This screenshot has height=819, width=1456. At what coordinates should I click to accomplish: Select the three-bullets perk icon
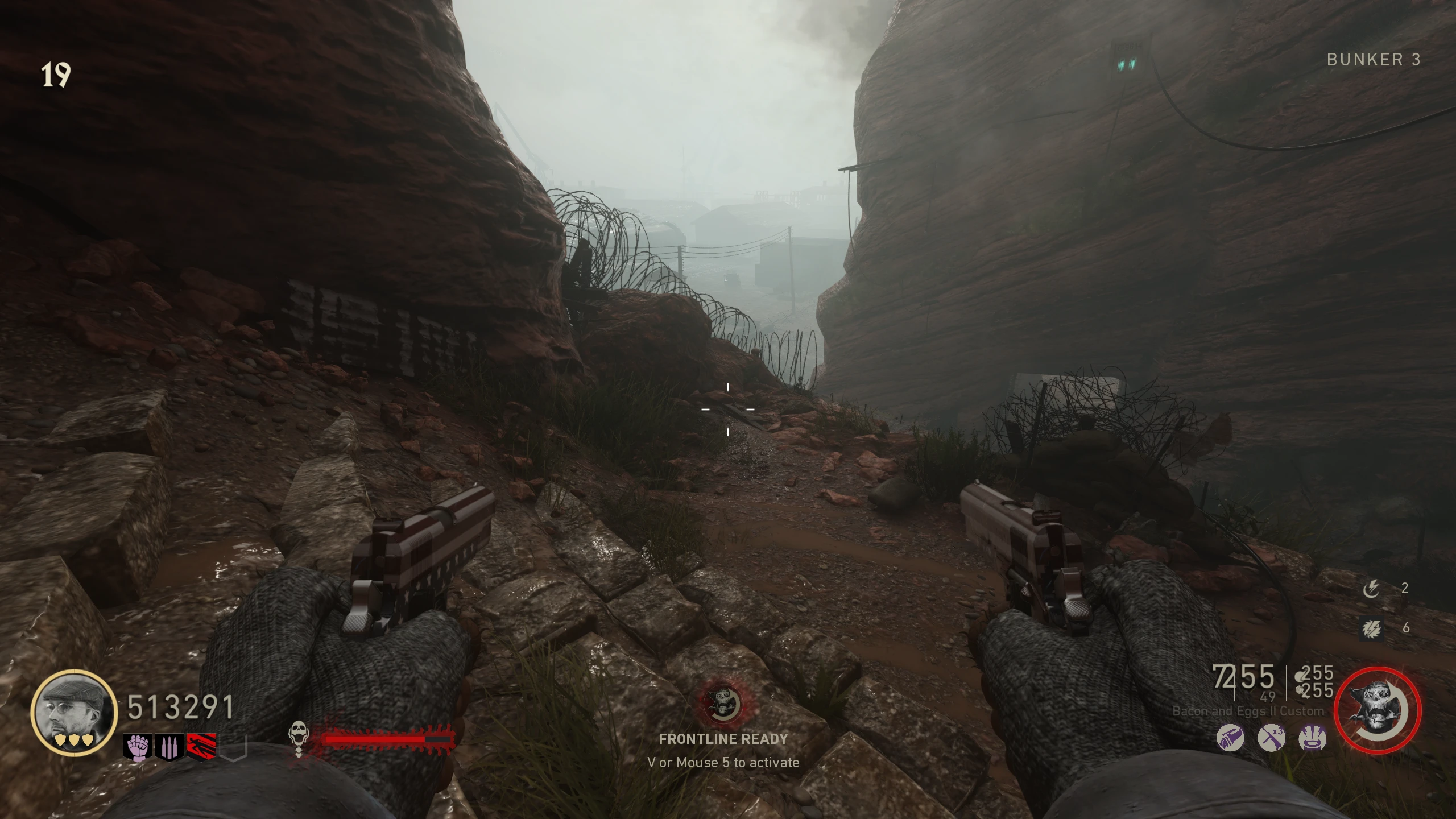[x=169, y=746]
